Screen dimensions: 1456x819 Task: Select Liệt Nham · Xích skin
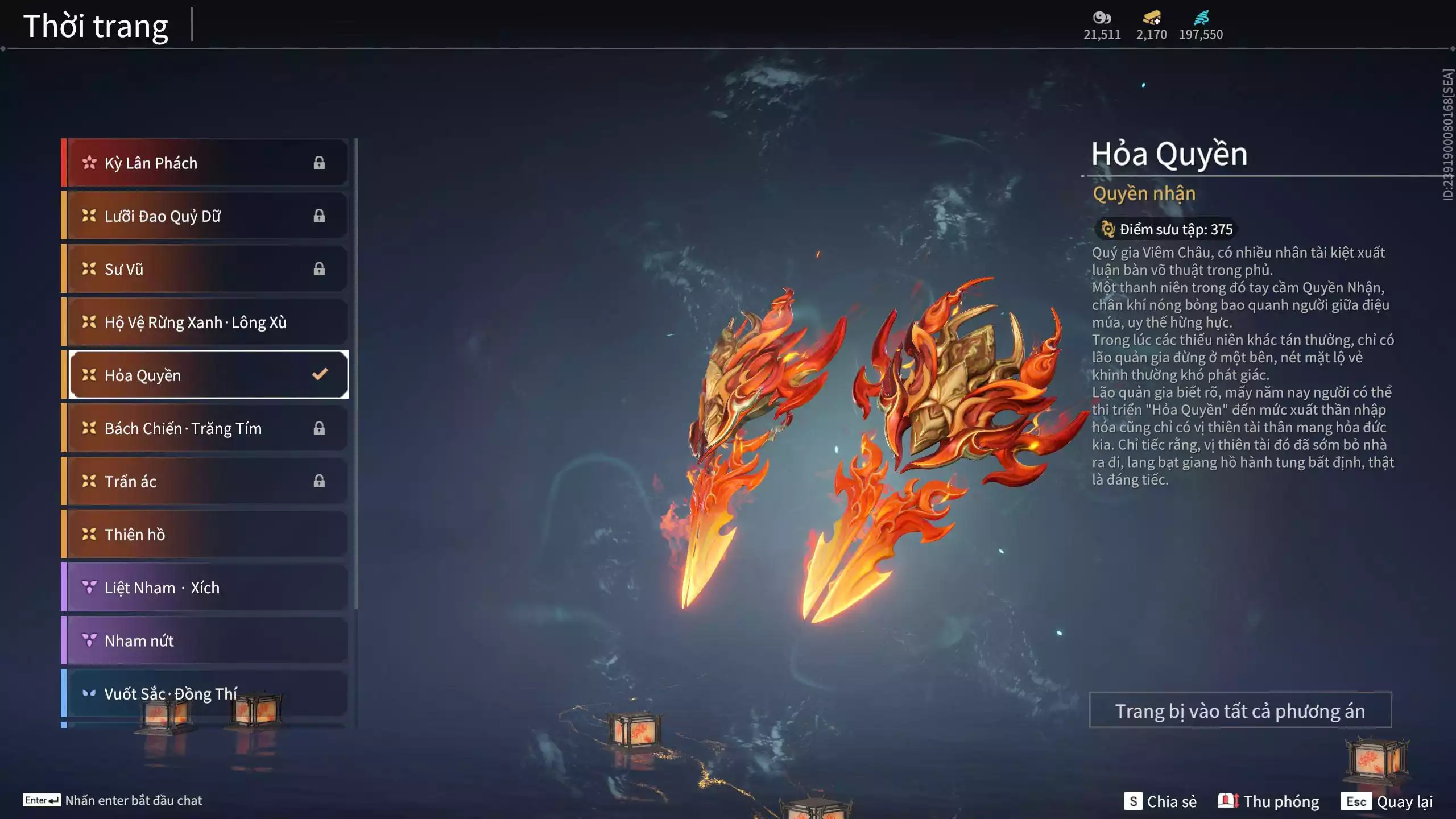(x=205, y=588)
